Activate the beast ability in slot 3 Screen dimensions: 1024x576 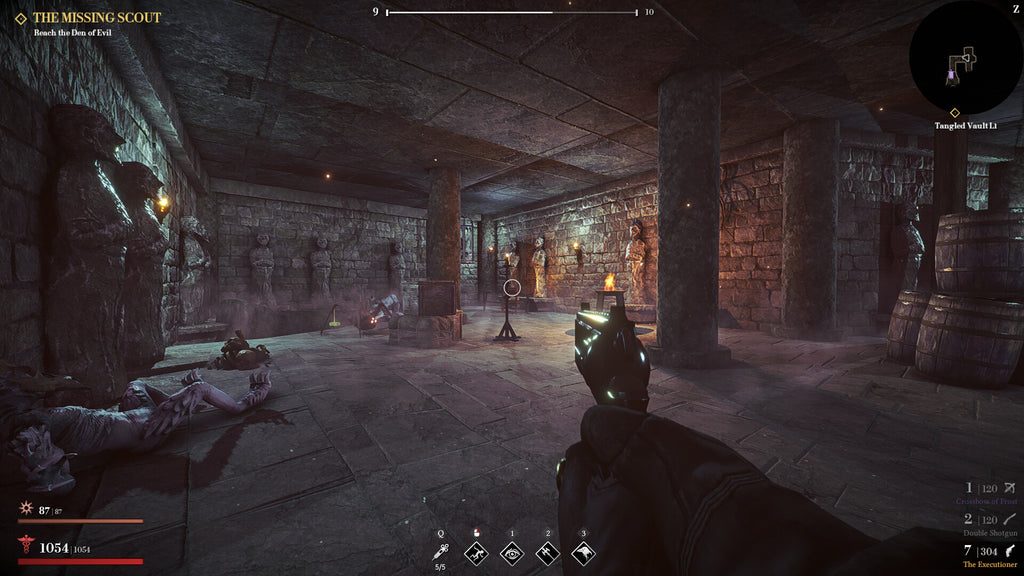pyautogui.click(x=583, y=552)
